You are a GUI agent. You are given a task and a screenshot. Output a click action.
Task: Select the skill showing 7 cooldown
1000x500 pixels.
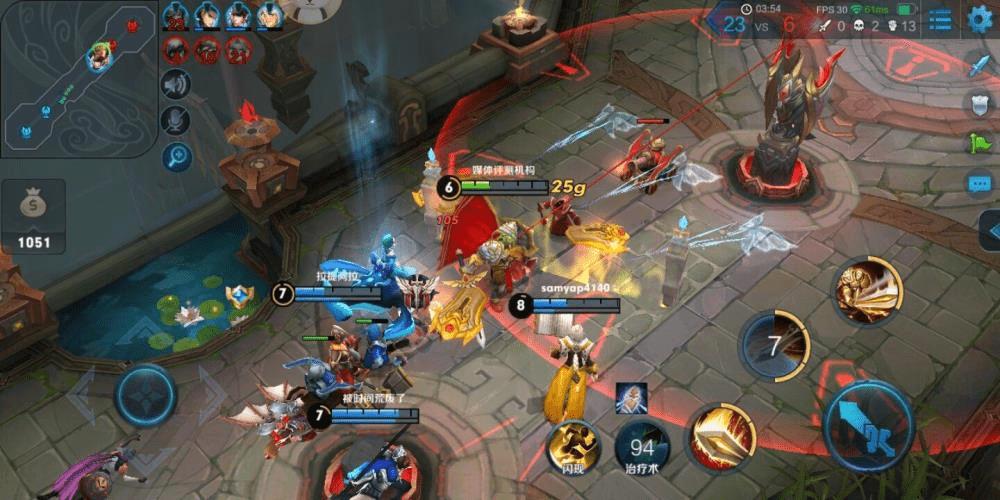click(775, 346)
